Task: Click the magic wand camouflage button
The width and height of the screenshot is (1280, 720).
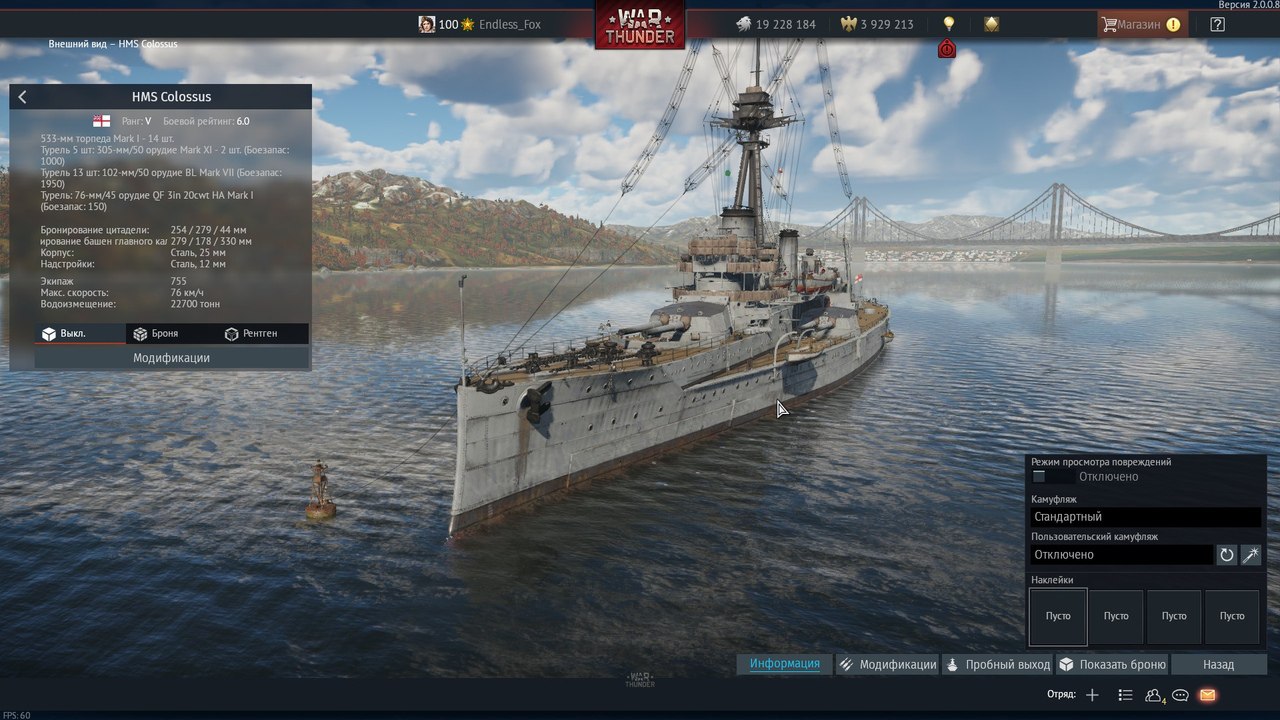Action: tap(1251, 555)
